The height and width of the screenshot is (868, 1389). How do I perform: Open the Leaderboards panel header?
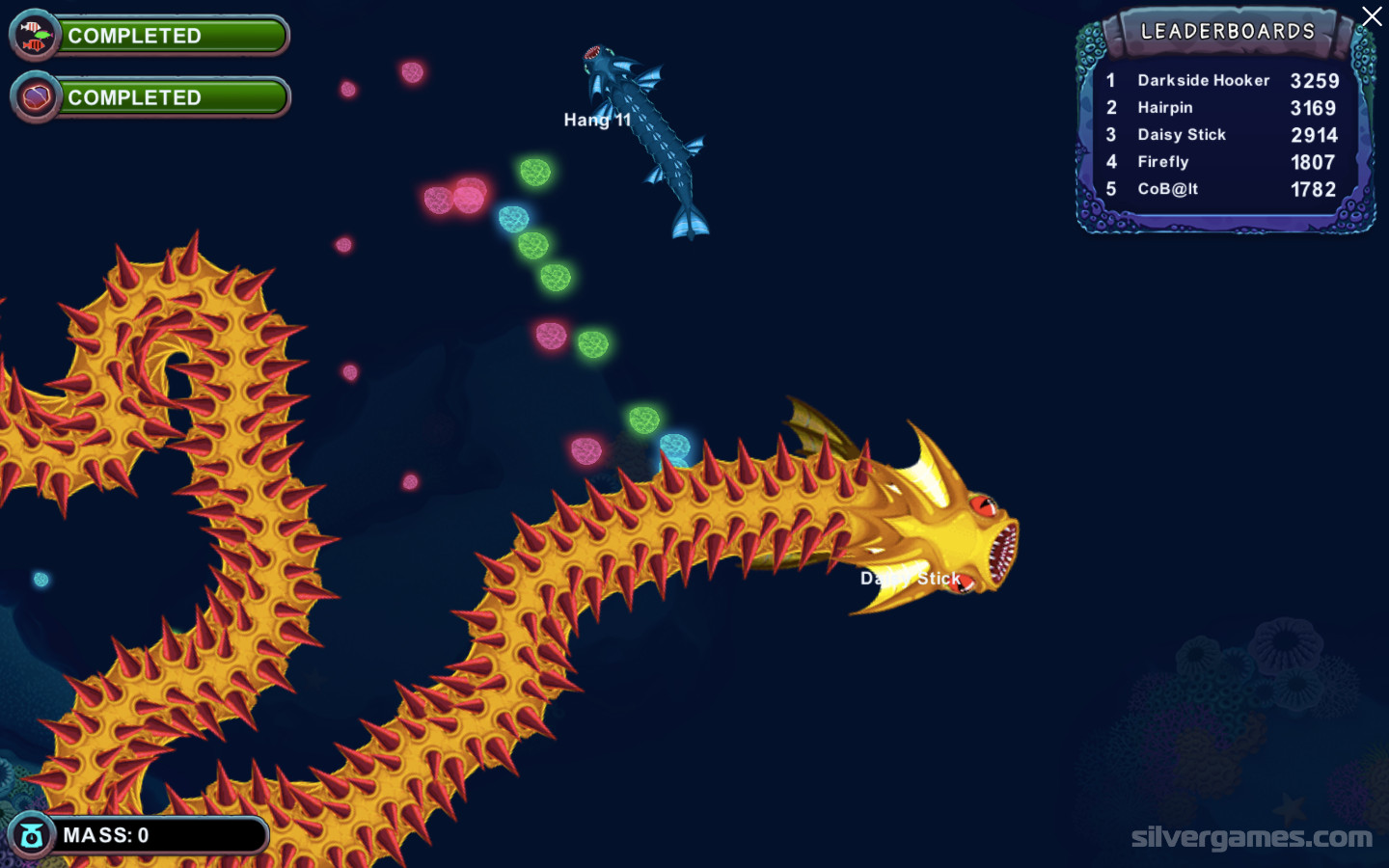tap(1227, 32)
